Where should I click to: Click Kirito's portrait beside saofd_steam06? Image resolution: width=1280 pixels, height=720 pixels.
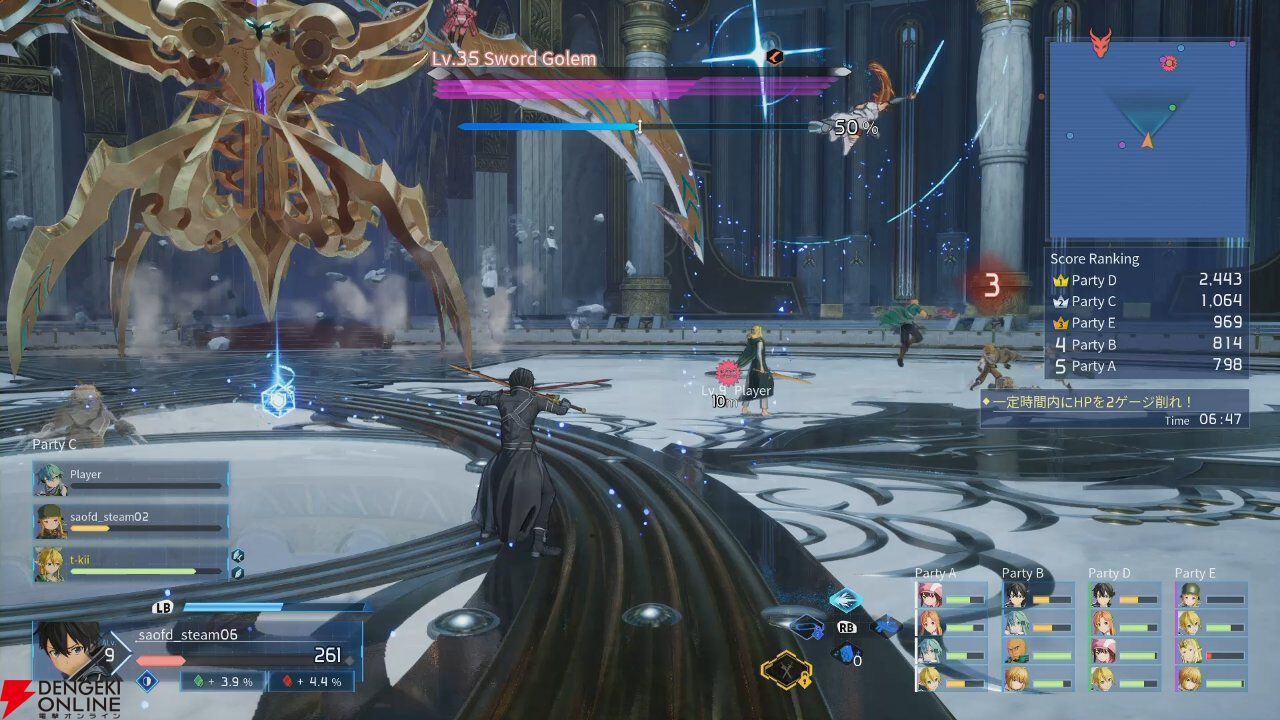(x=68, y=652)
